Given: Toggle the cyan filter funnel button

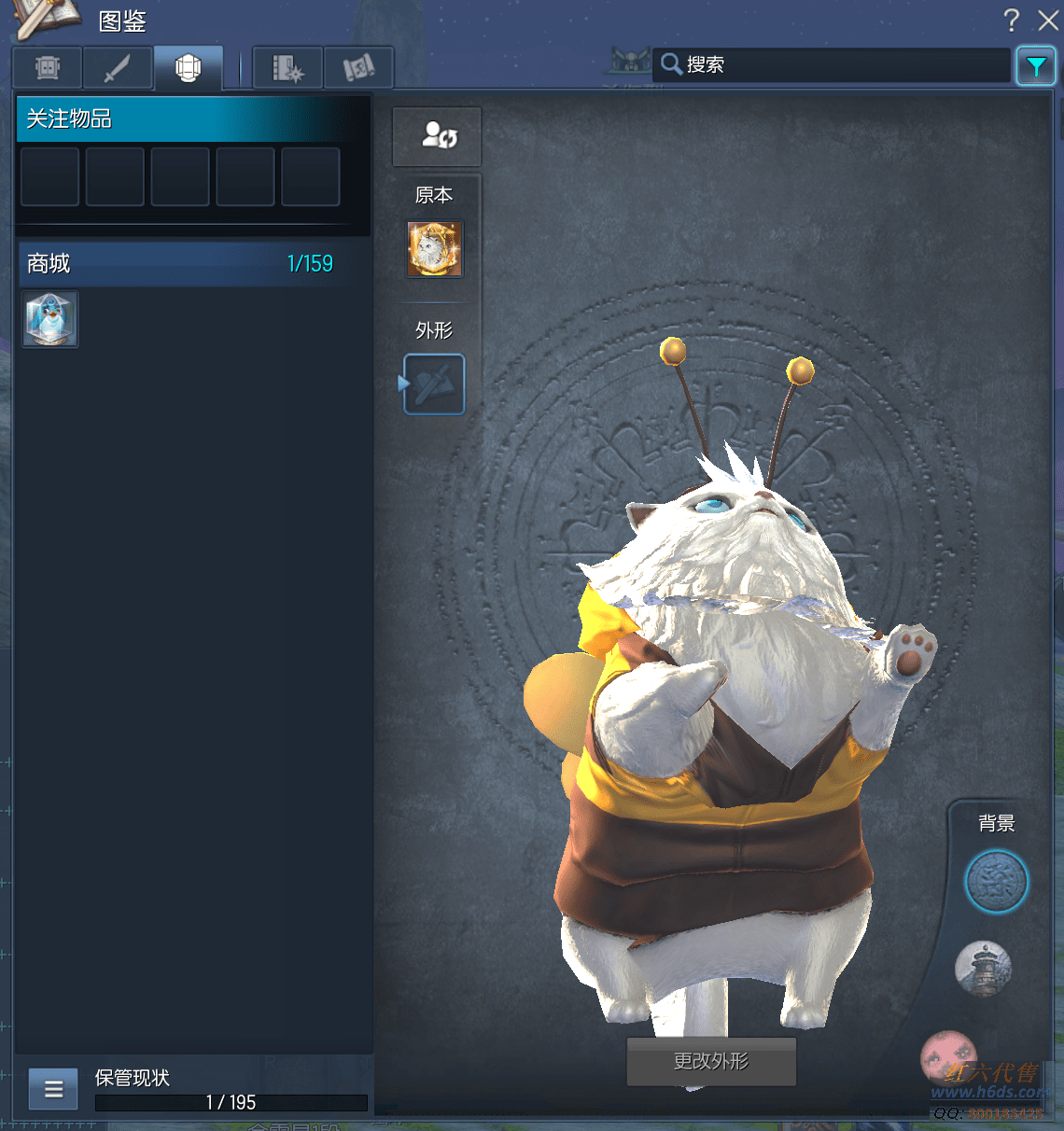Looking at the screenshot, I should pos(1036,66).
